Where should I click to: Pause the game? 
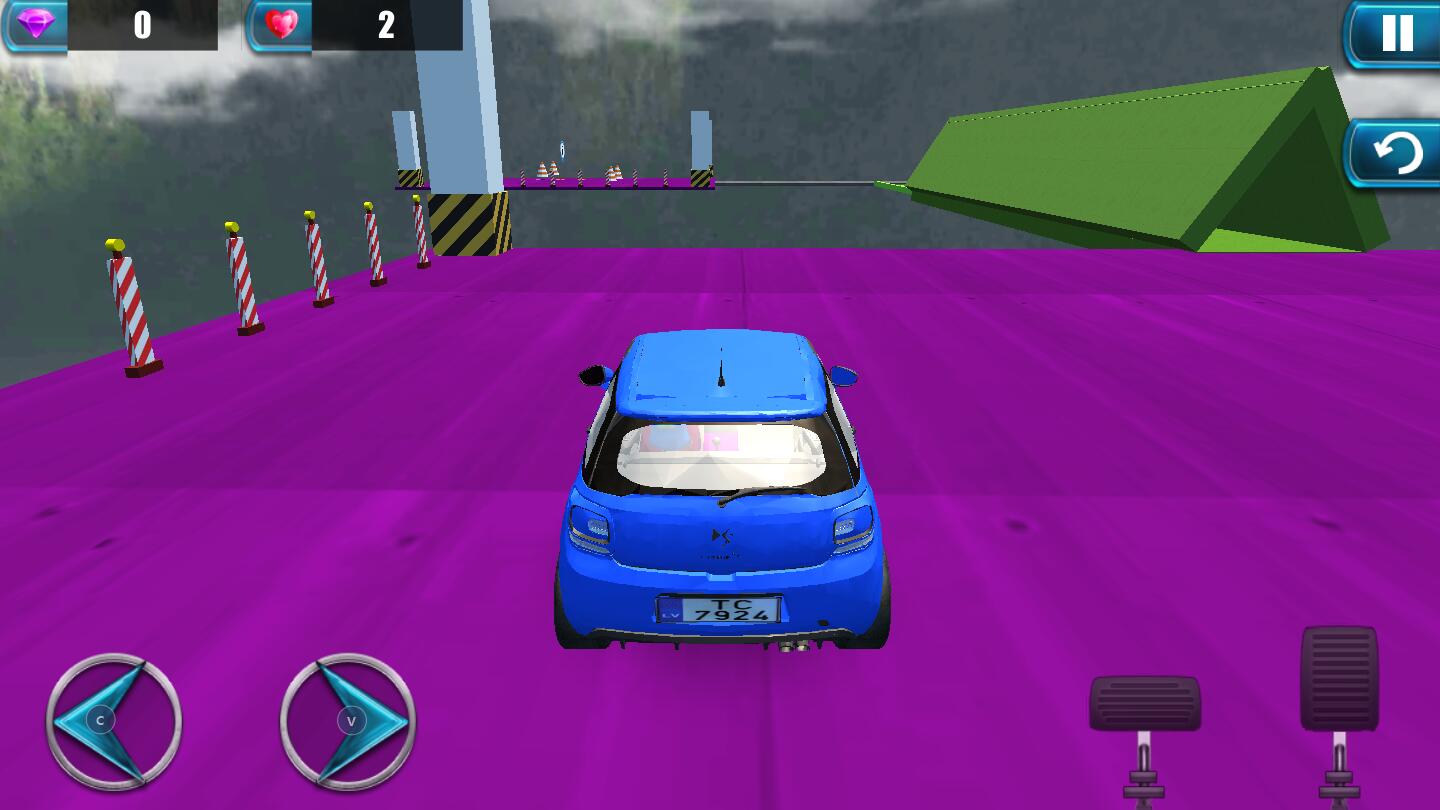tap(1396, 34)
